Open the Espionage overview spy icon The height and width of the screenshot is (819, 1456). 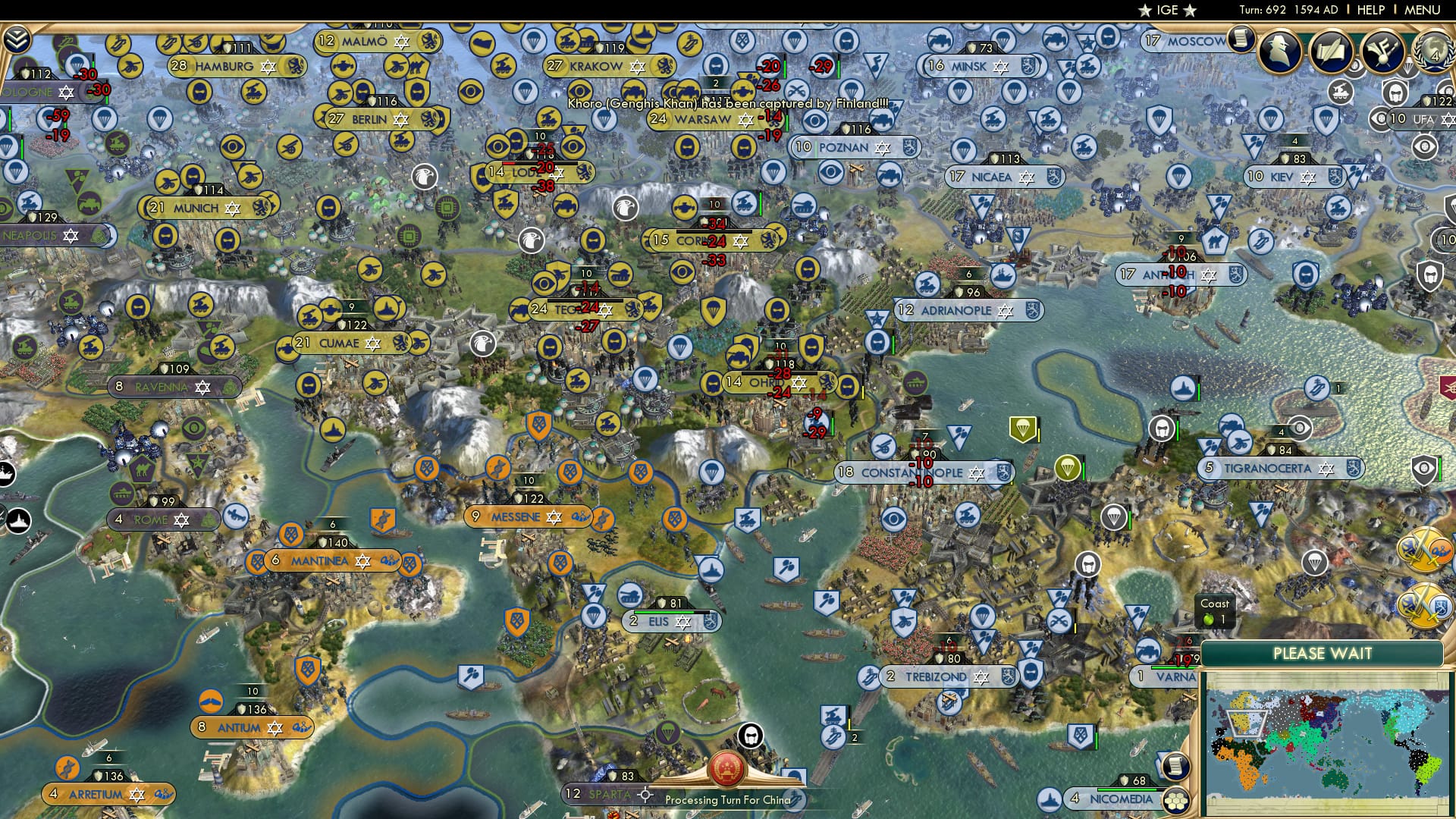[1279, 50]
